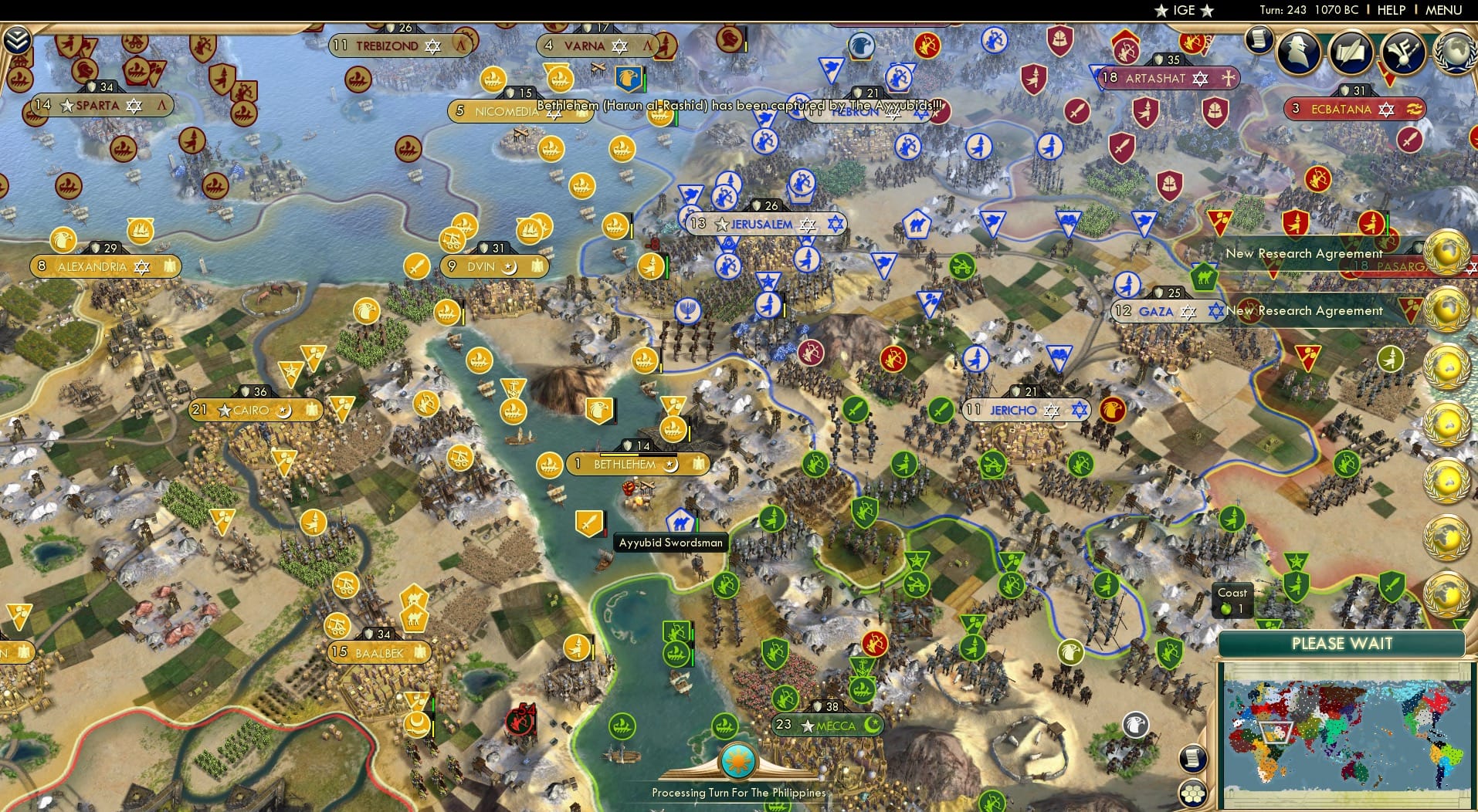Activate the IGE star at top center

tap(1162, 10)
